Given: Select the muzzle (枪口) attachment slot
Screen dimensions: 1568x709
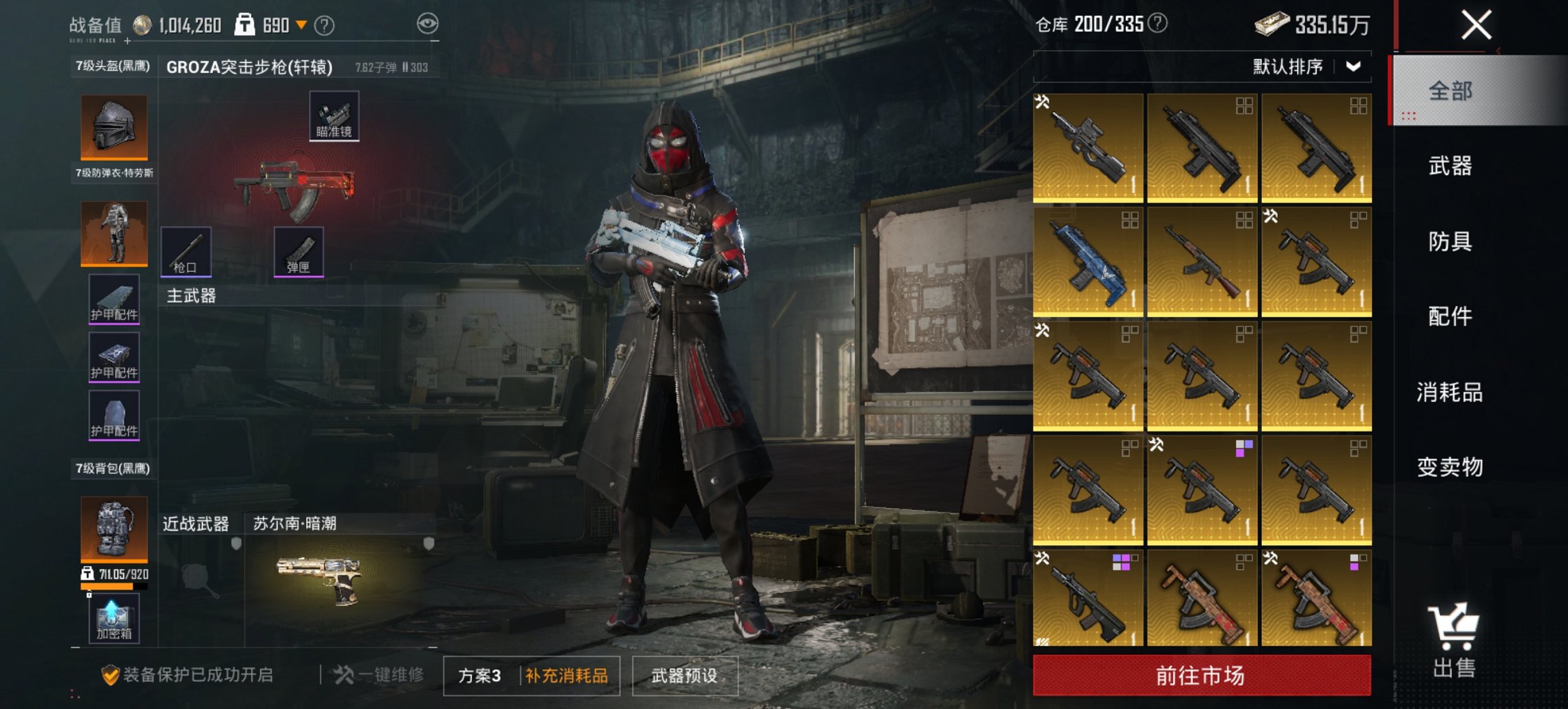Looking at the screenshot, I should [186, 252].
